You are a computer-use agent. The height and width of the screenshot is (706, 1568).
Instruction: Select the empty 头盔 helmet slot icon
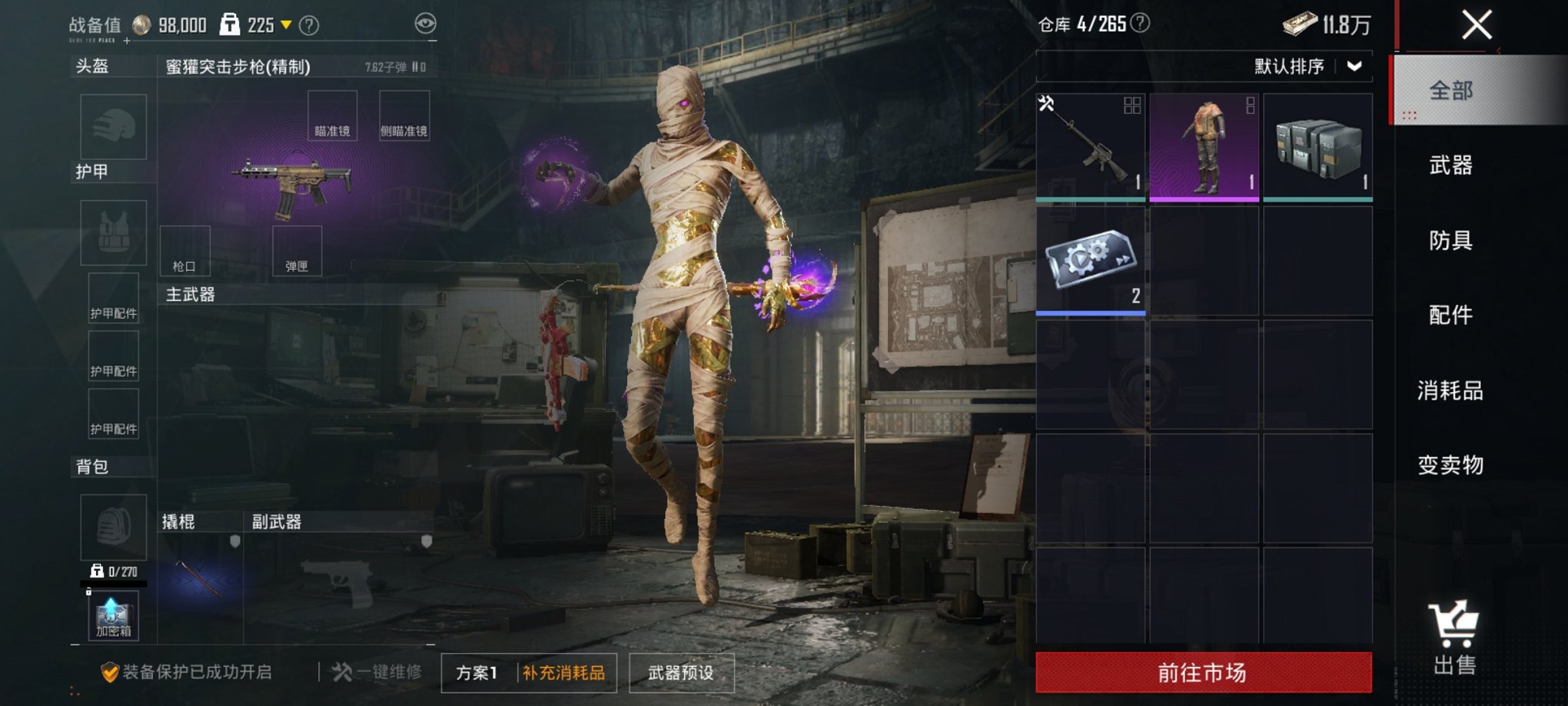pyautogui.click(x=113, y=127)
